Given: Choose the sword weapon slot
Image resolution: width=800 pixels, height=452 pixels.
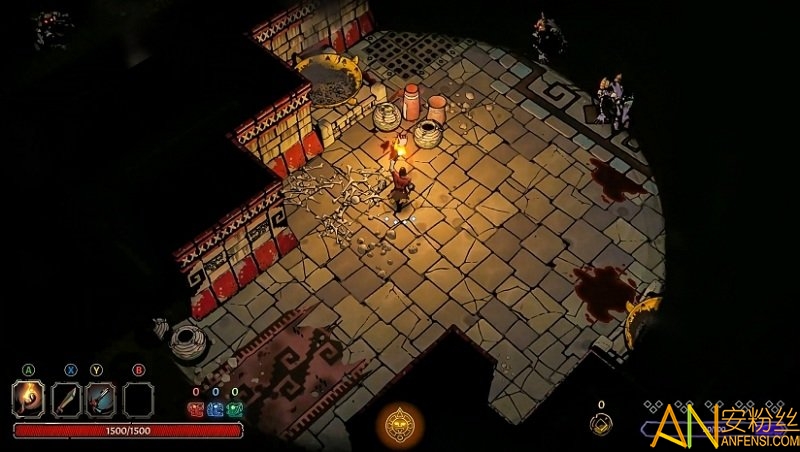Looking at the screenshot, I should 65,400.
